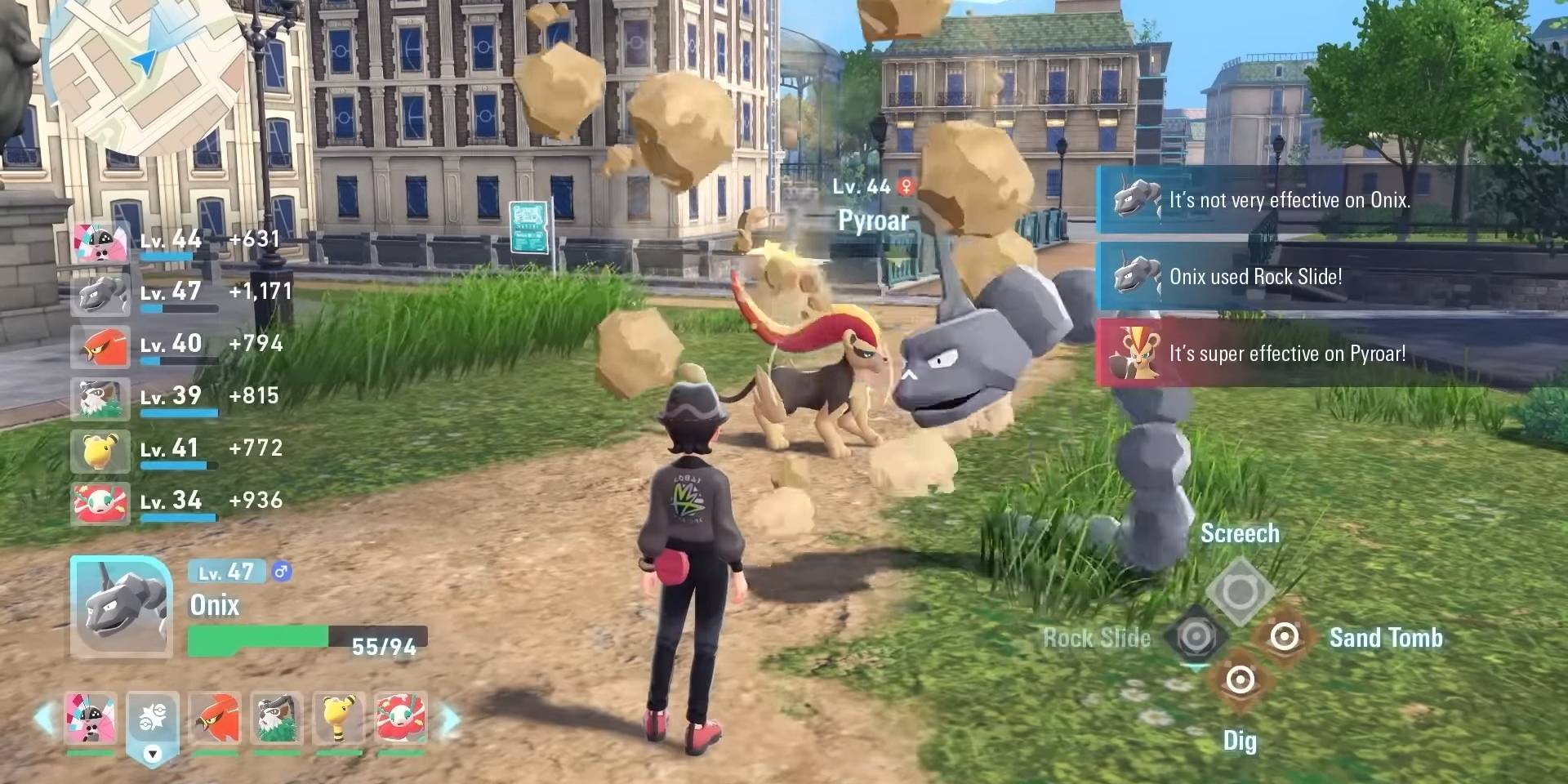
Task: Use the Screech move
Action: [x=1239, y=590]
